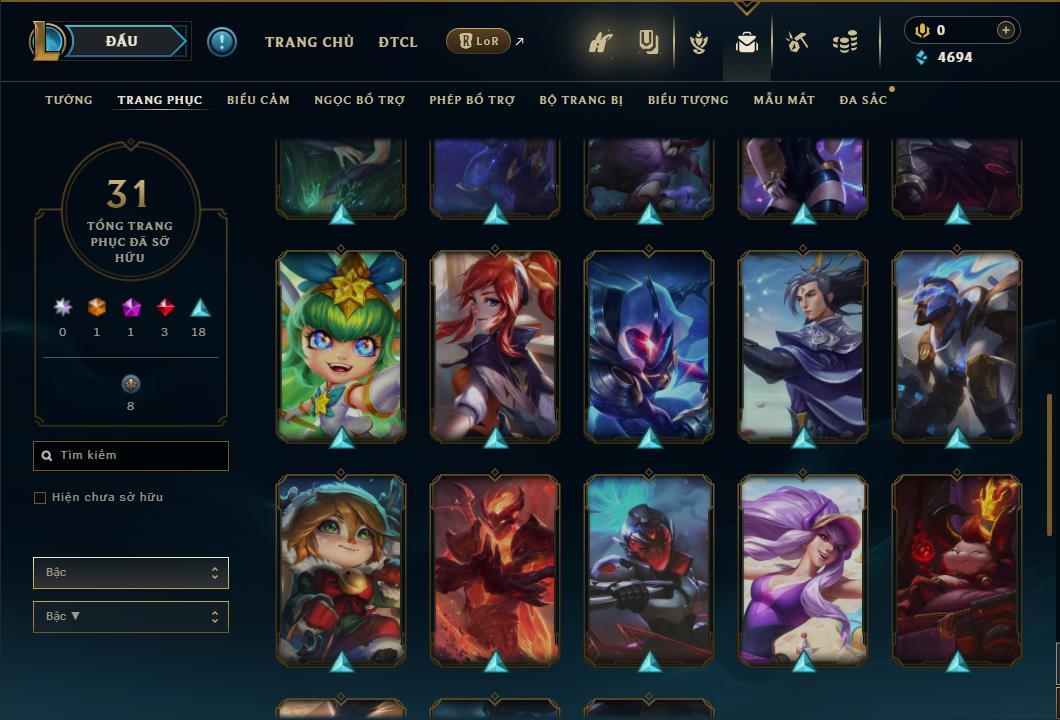Image resolution: width=1060 pixels, height=720 pixels.
Task: Open the upper Bậc dropdown
Action: [x=131, y=573]
